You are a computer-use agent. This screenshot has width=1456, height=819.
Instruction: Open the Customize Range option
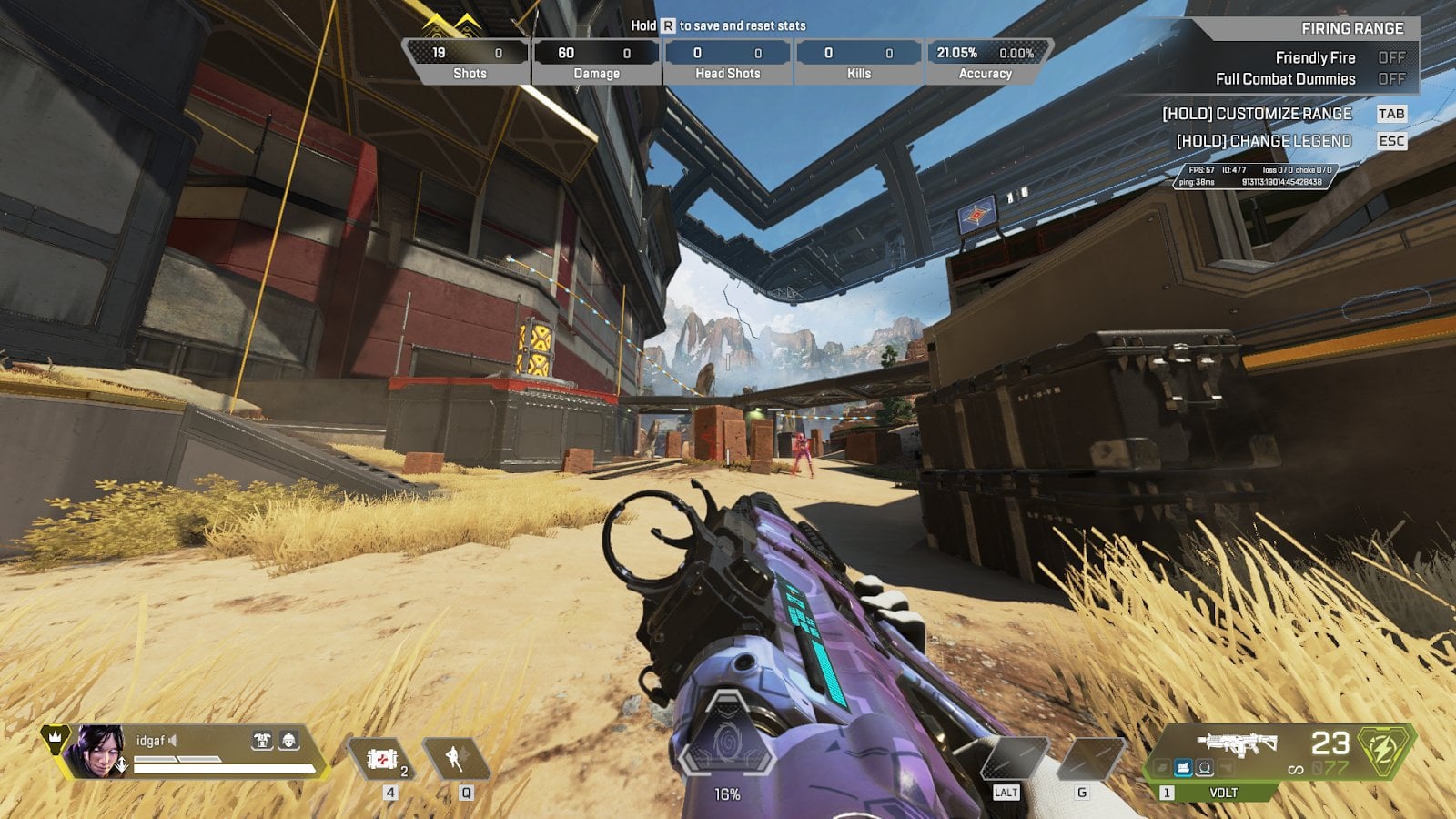coord(1257,114)
